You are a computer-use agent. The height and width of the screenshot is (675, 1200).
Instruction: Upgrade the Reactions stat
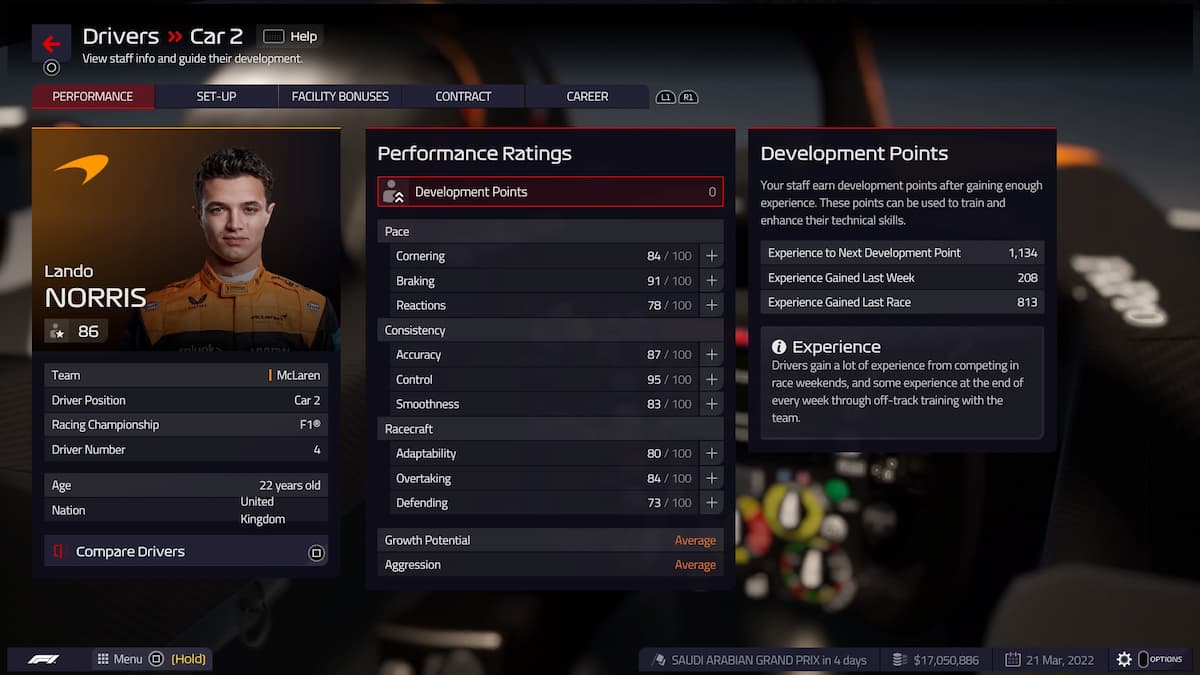pyautogui.click(x=712, y=305)
